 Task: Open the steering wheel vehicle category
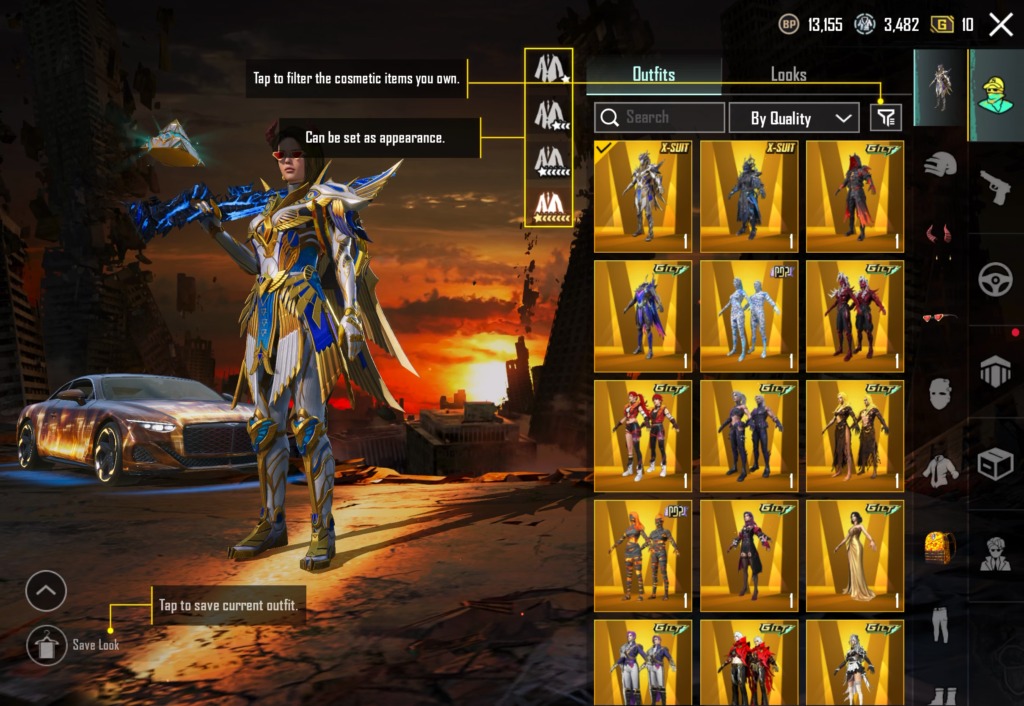996,281
